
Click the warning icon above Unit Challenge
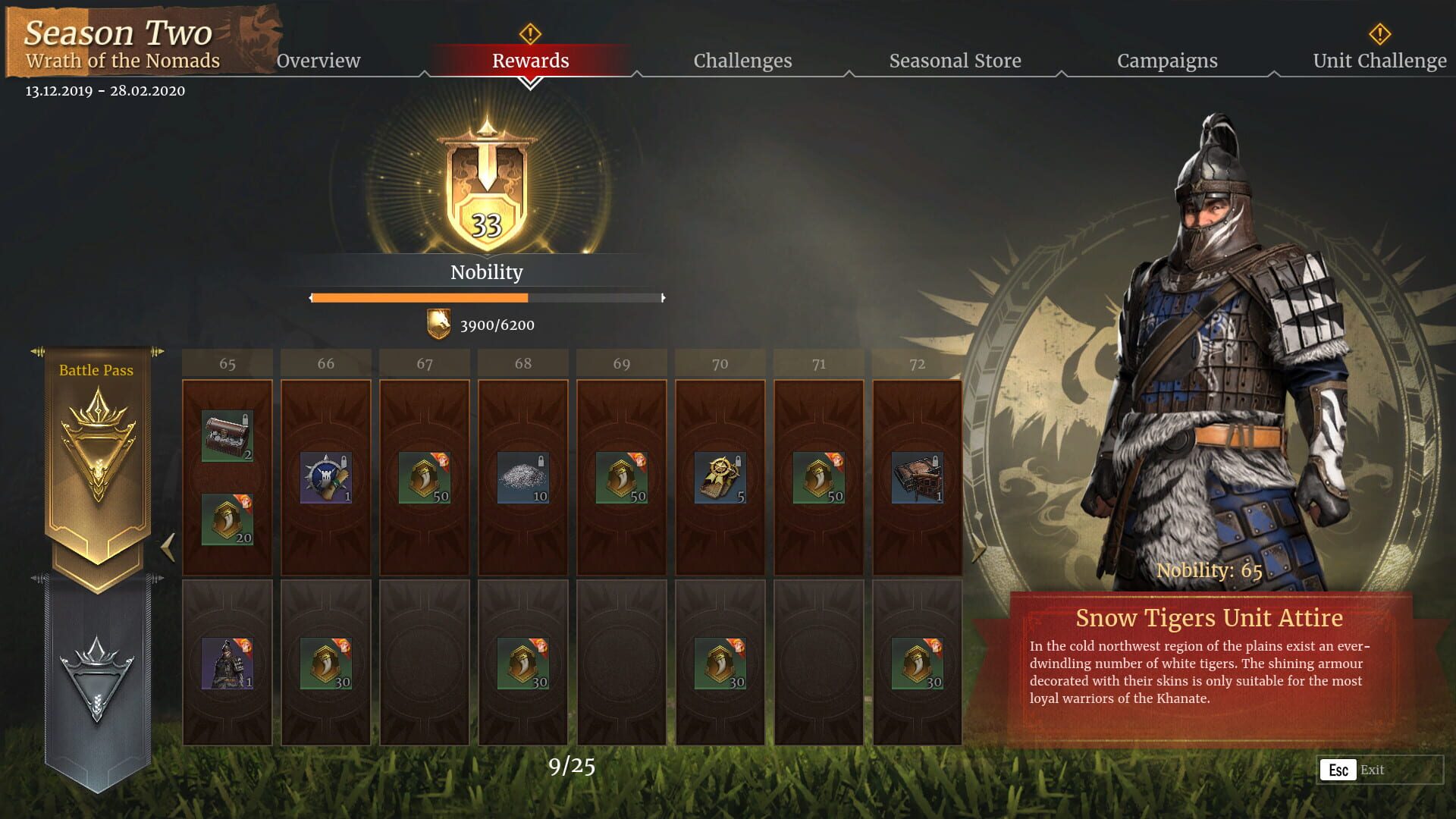[x=1379, y=33]
